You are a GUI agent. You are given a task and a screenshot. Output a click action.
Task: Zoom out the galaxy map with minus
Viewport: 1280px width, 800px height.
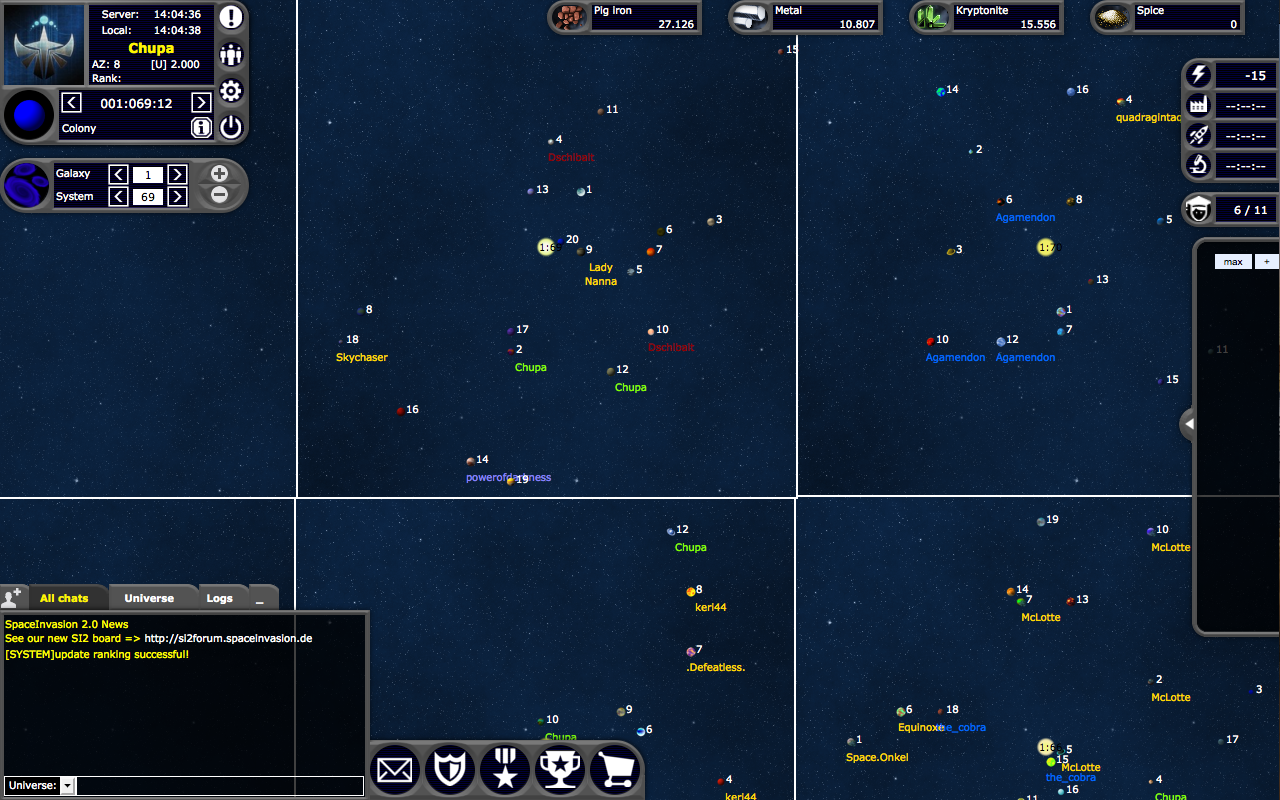pos(220,195)
